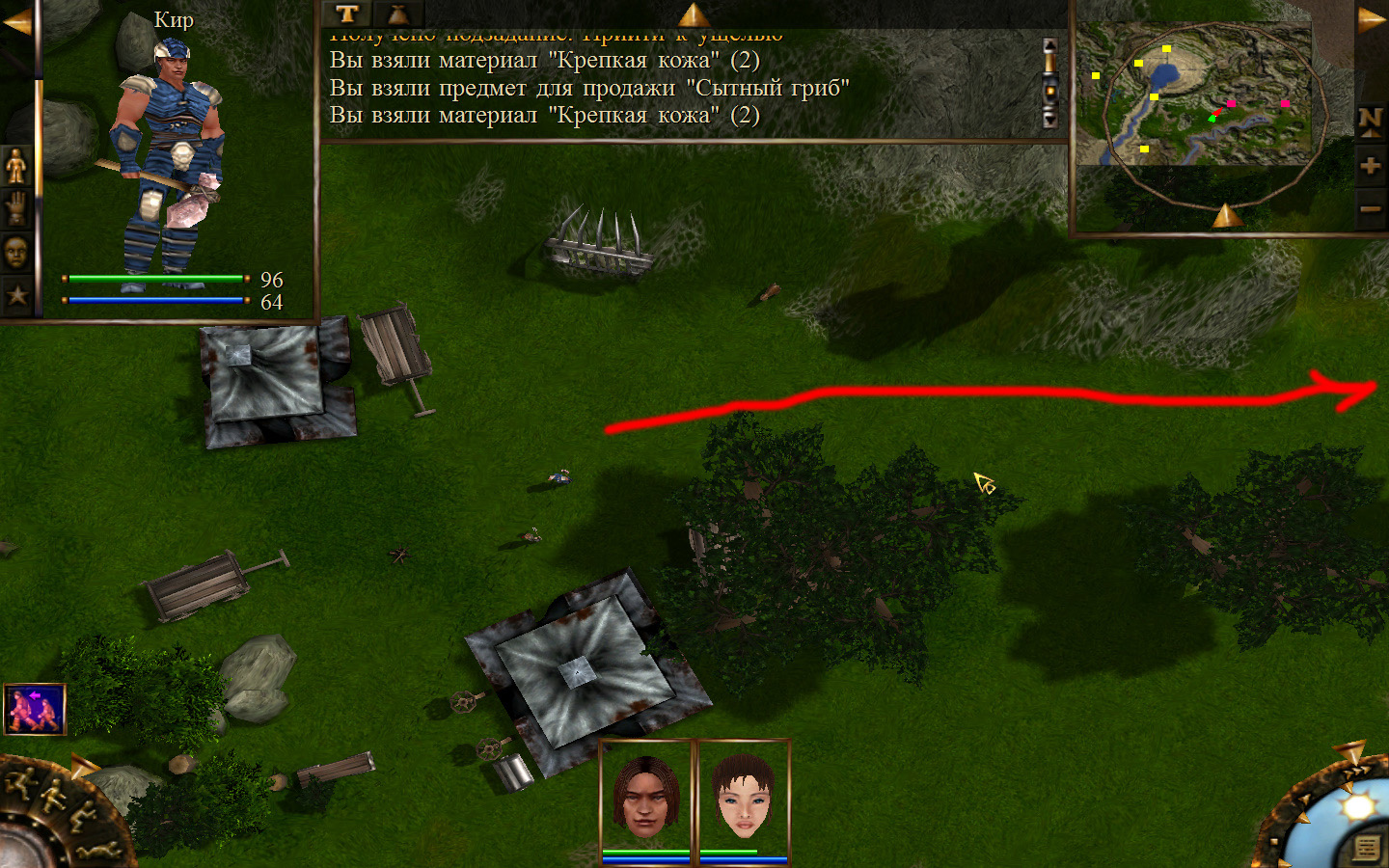The height and width of the screenshot is (868, 1389).
Task: Open the hand icon tab
Action: point(16,208)
